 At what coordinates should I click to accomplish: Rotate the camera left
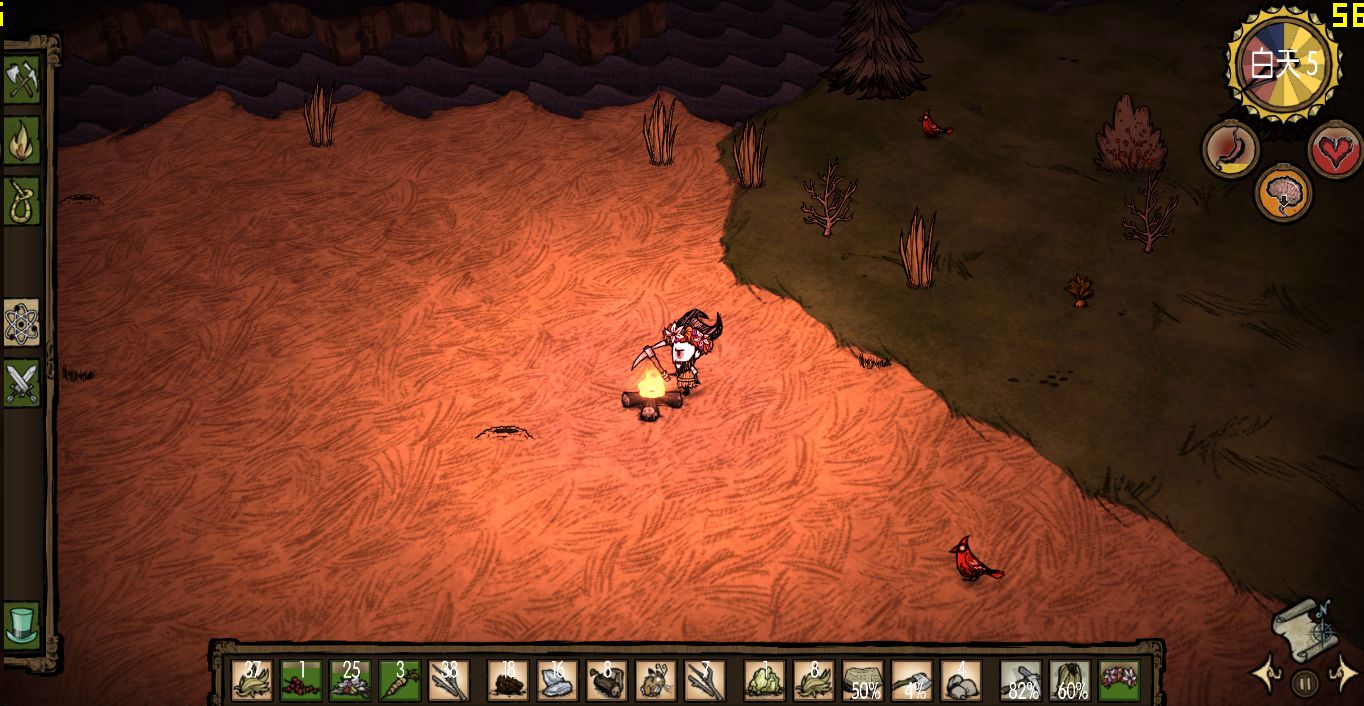coord(1268,675)
